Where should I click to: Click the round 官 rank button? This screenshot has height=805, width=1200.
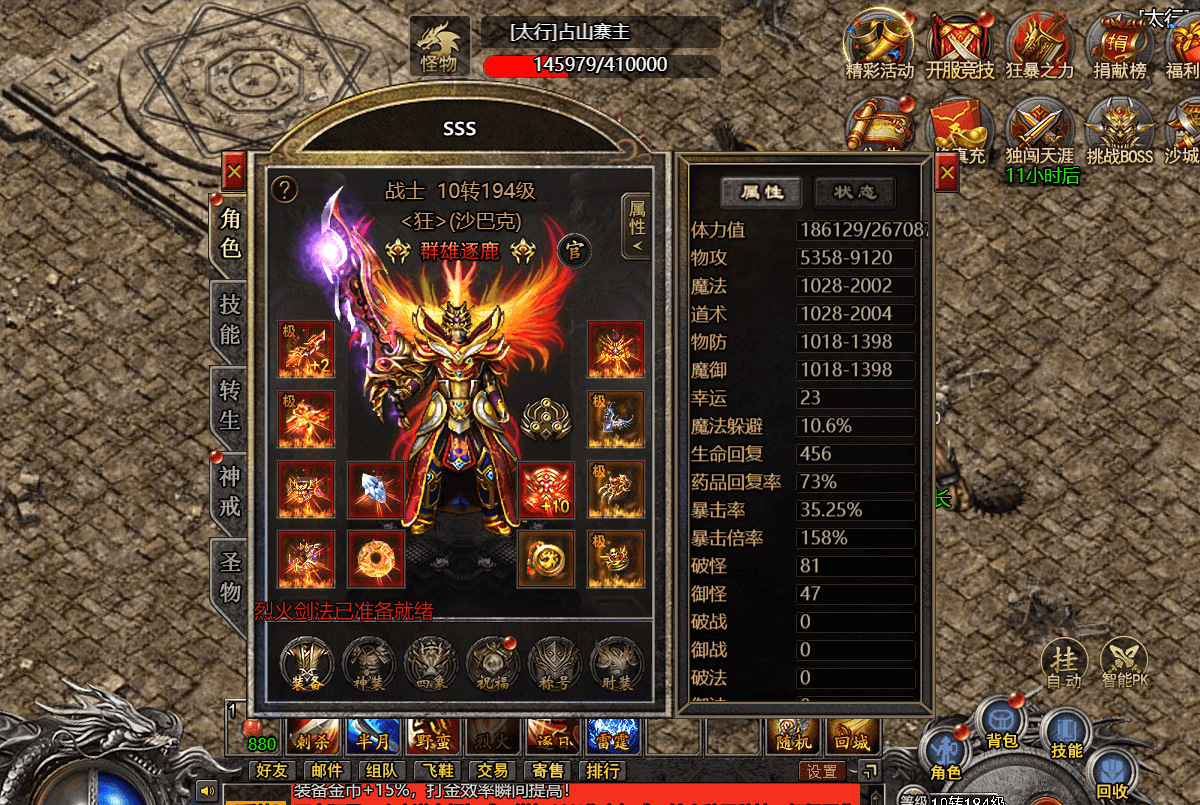pos(573,248)
